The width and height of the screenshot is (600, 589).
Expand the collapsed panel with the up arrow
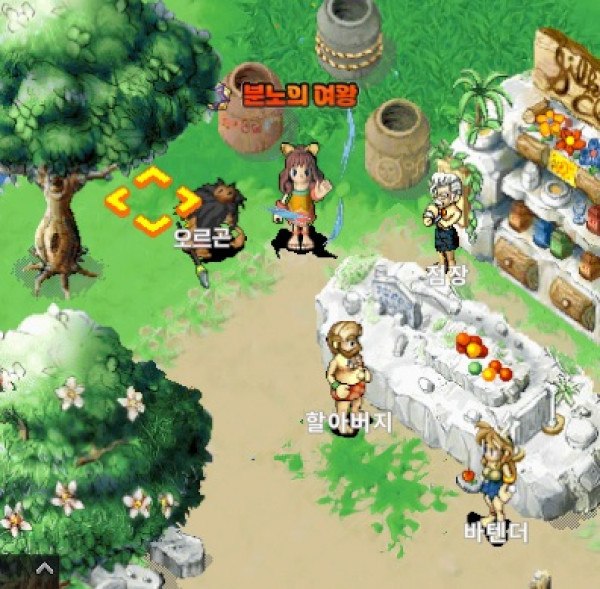(x=43, y=568)
